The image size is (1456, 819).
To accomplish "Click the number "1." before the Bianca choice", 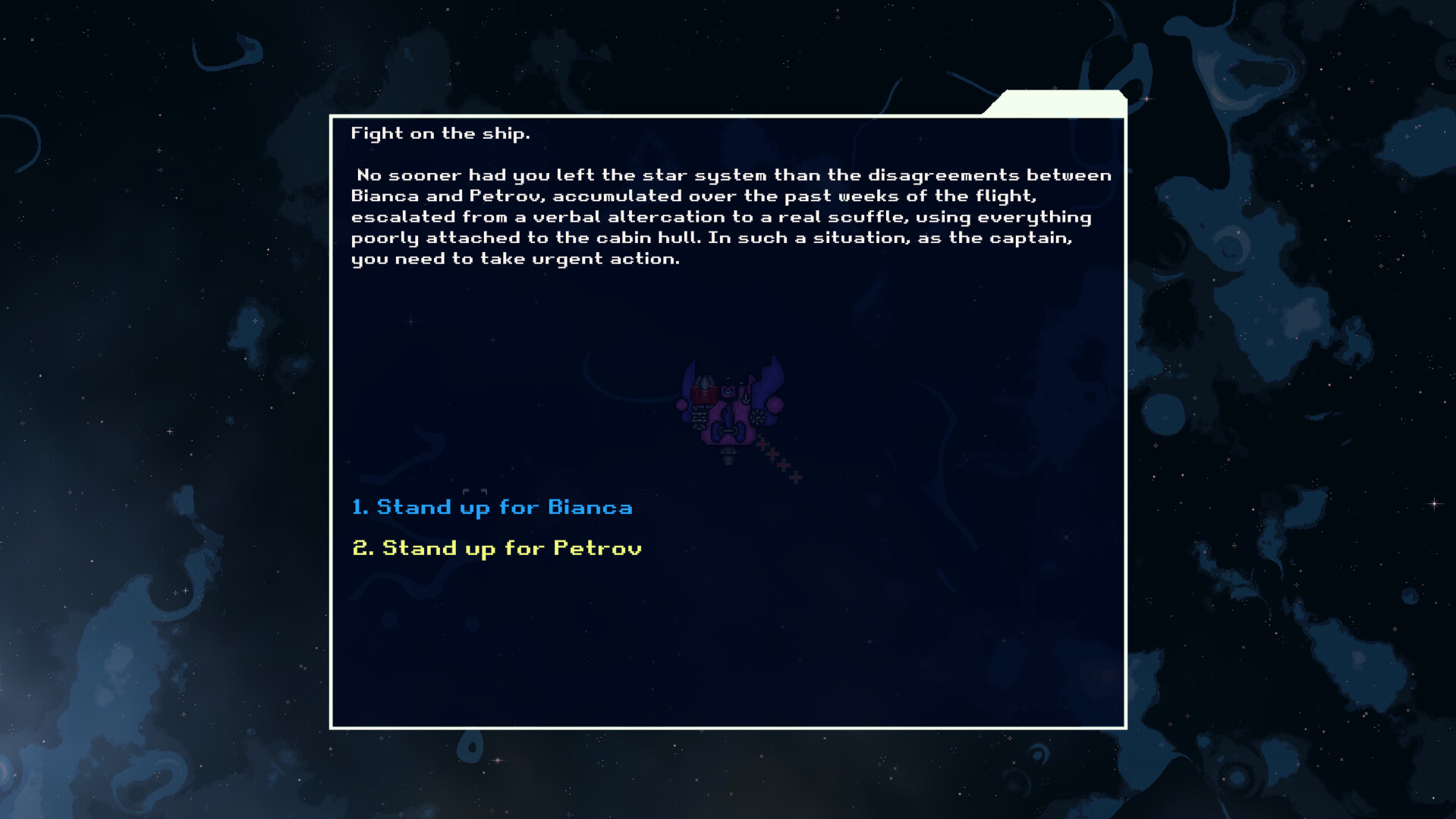I will [x=360, y=507].
